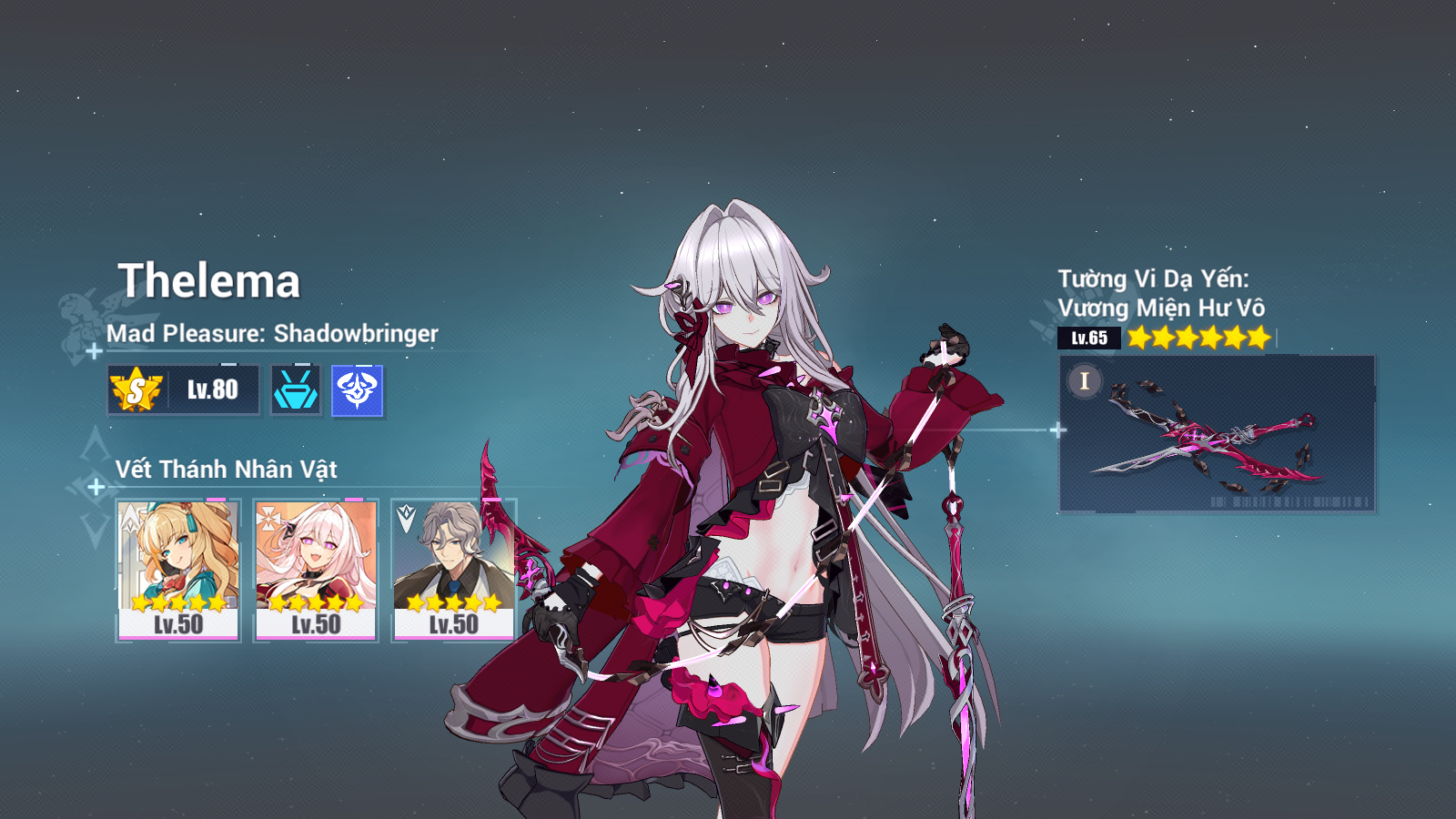Viewport: 1456px width, 819px height.
Task: Open the Mad Pleasure: Shadowbringer title
Action: click(272, 334)
